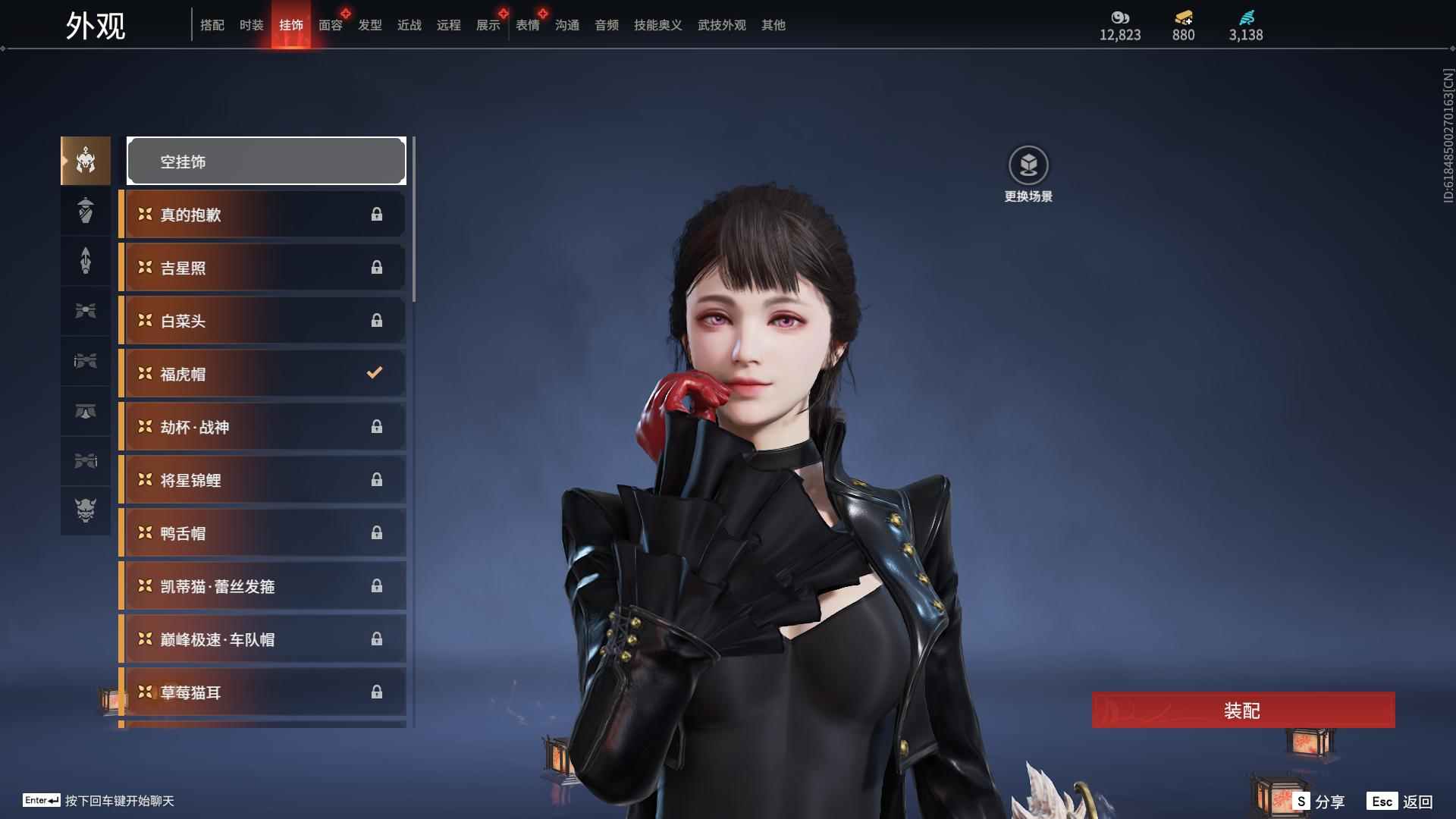The width and height of the screenshot is (1456, 819).
Task: Switch to the 时装 tab
Action: (251, 25)
